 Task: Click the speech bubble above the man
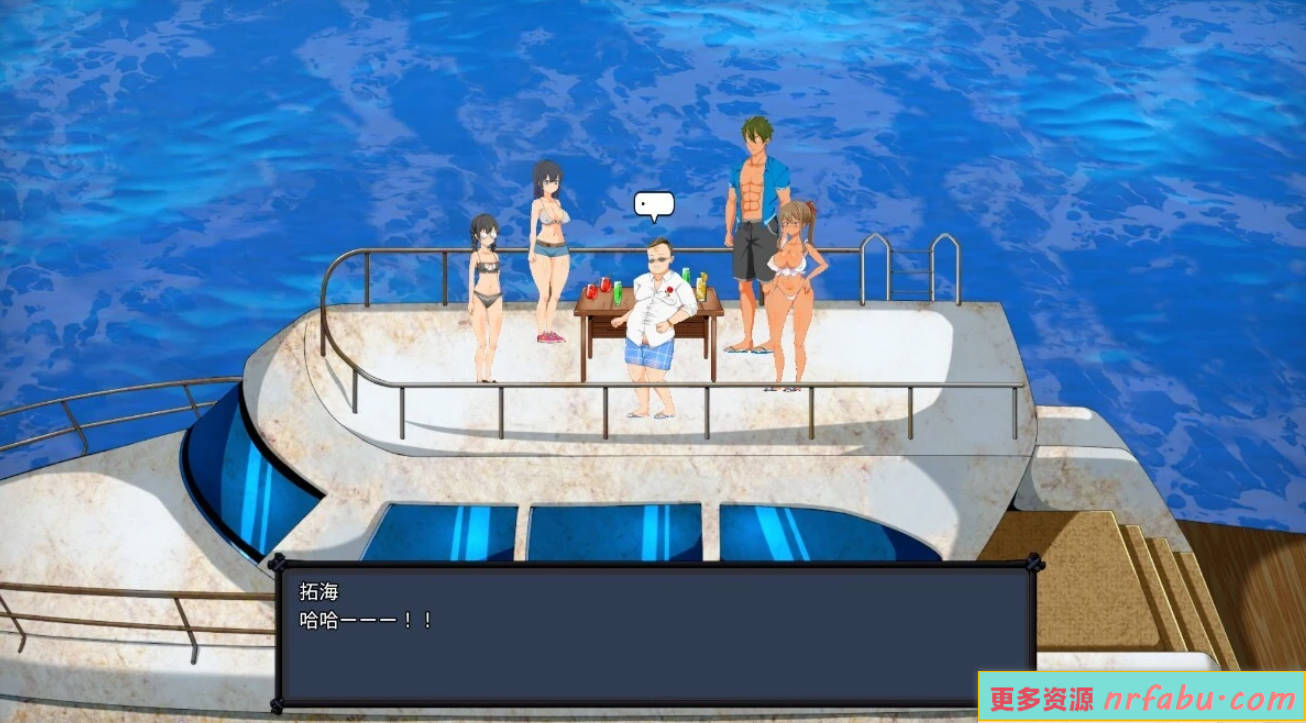[655, 204]
